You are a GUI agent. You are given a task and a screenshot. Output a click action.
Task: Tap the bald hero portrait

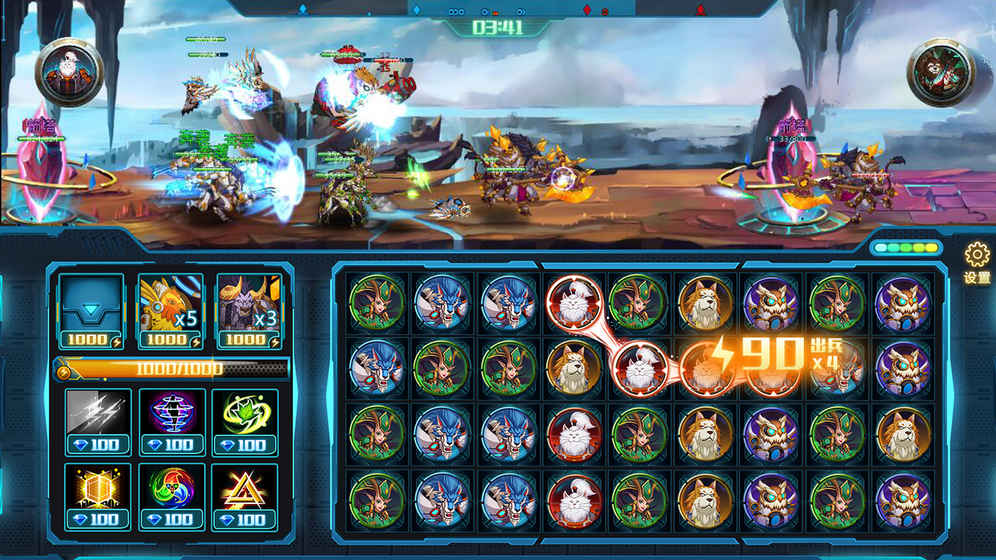pyautogui.click(x=70, y=70)
